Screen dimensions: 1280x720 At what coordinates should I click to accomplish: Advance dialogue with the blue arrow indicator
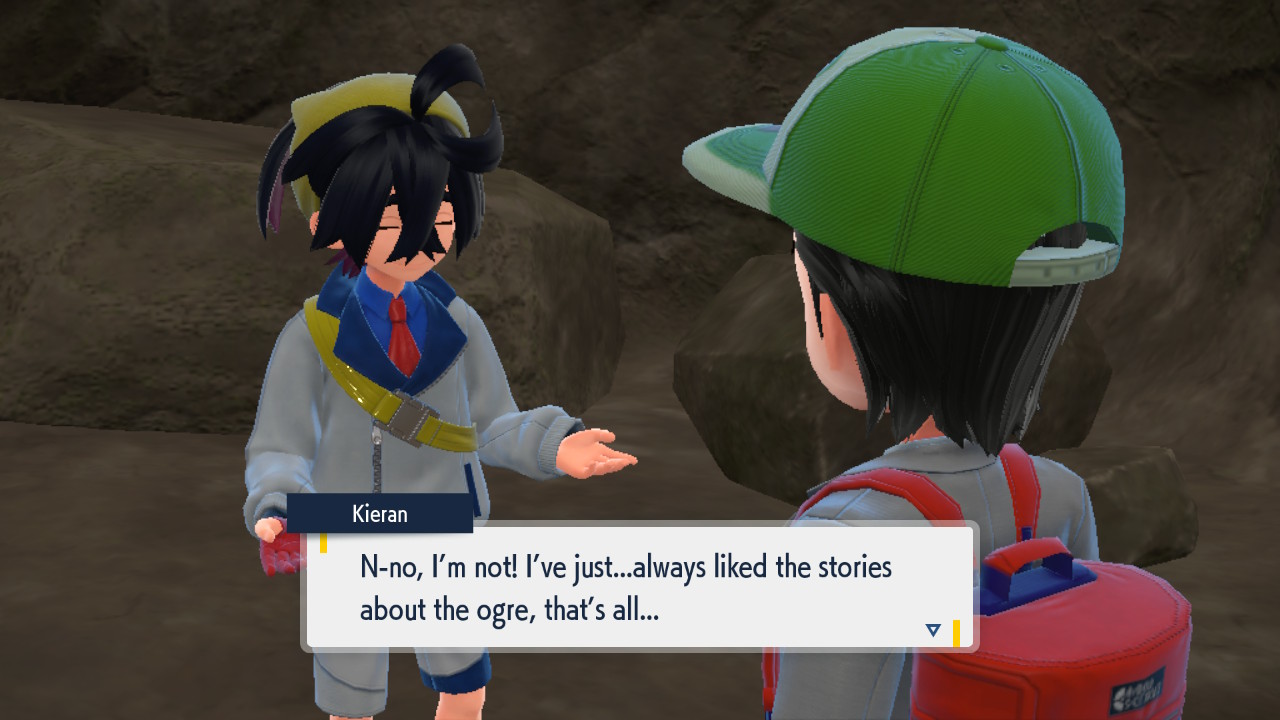tap(933, 630)
